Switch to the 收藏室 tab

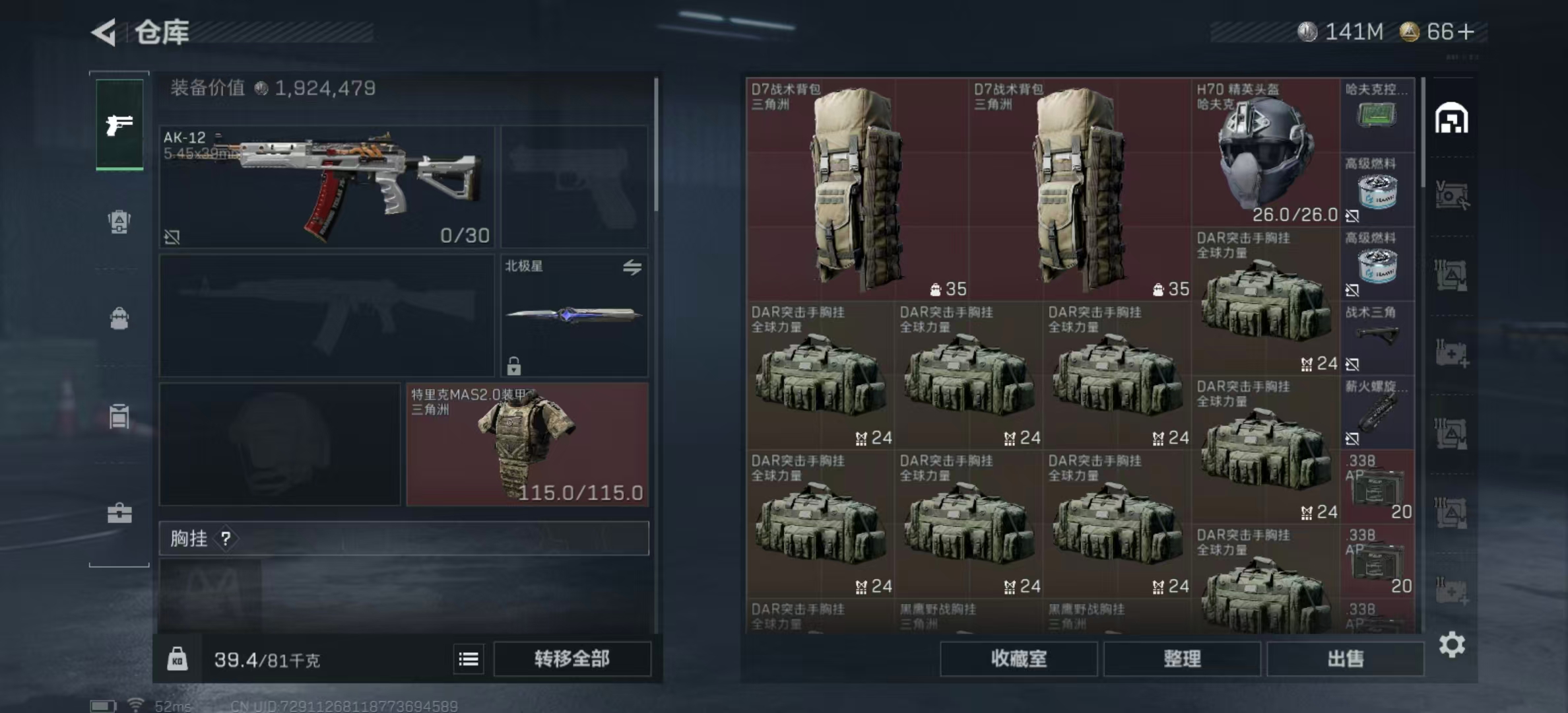click(x=1018, y=659)
